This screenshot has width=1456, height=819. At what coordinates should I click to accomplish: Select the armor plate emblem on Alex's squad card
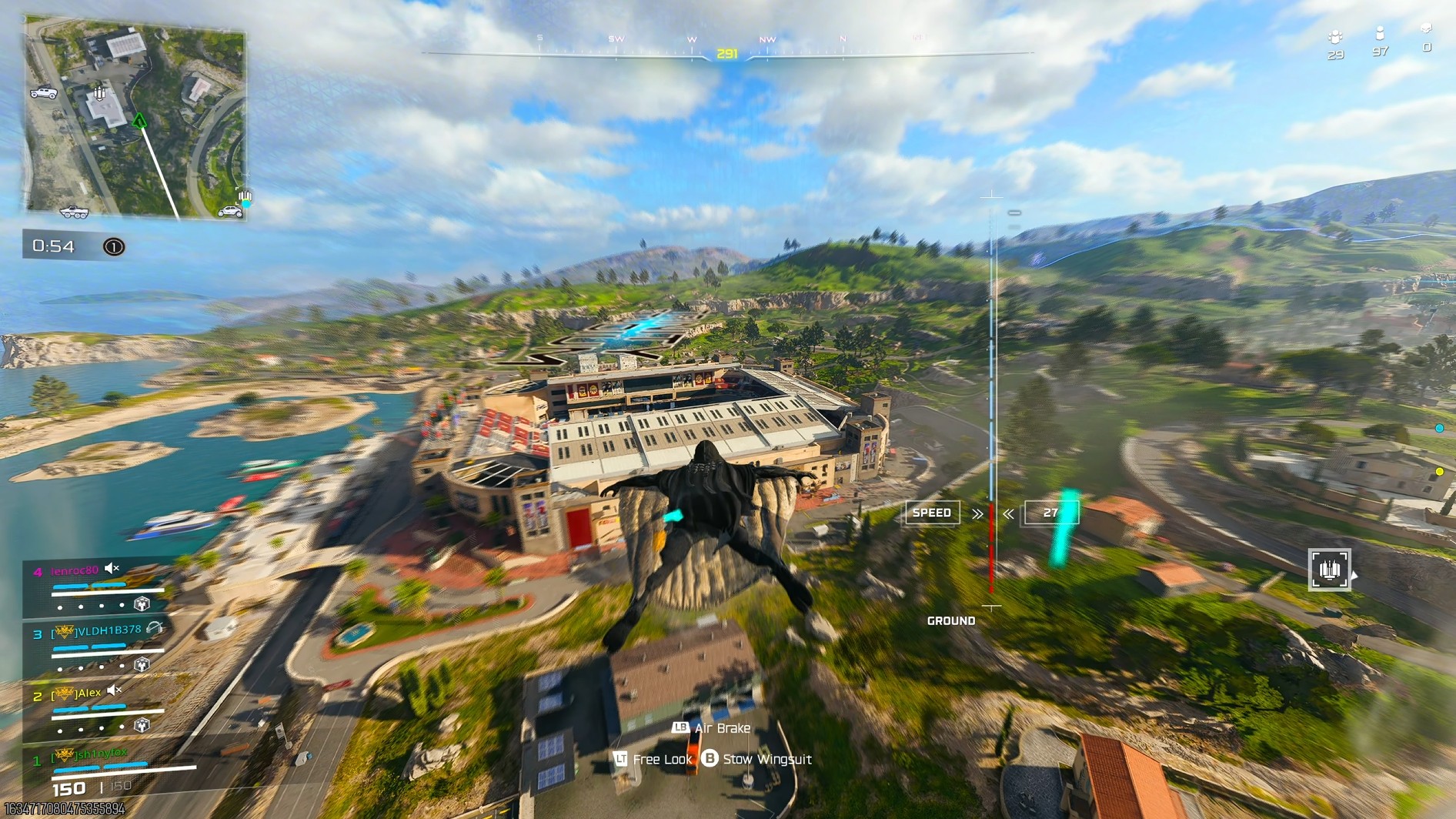(141, 725)
